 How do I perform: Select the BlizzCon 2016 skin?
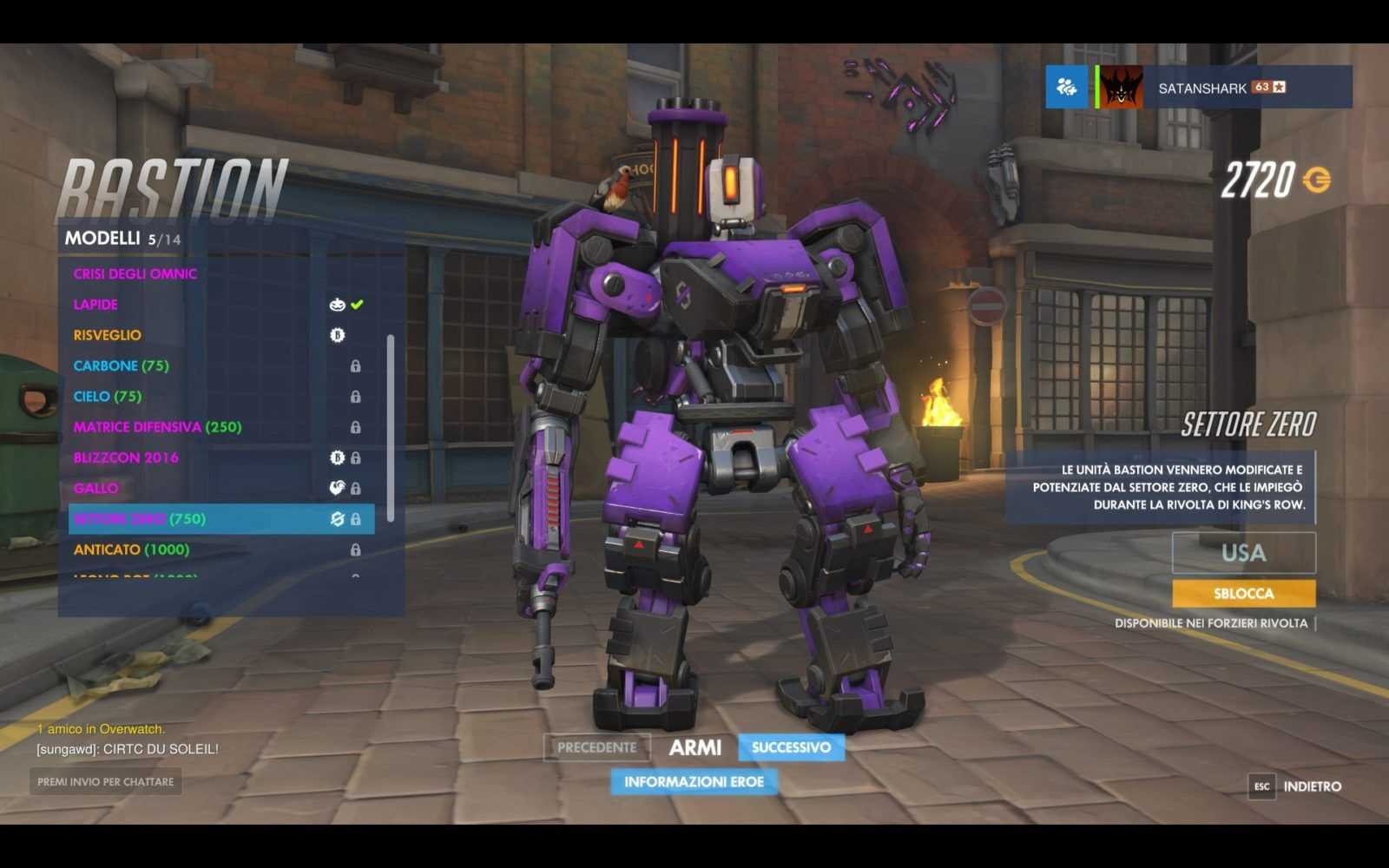(126, 457)
